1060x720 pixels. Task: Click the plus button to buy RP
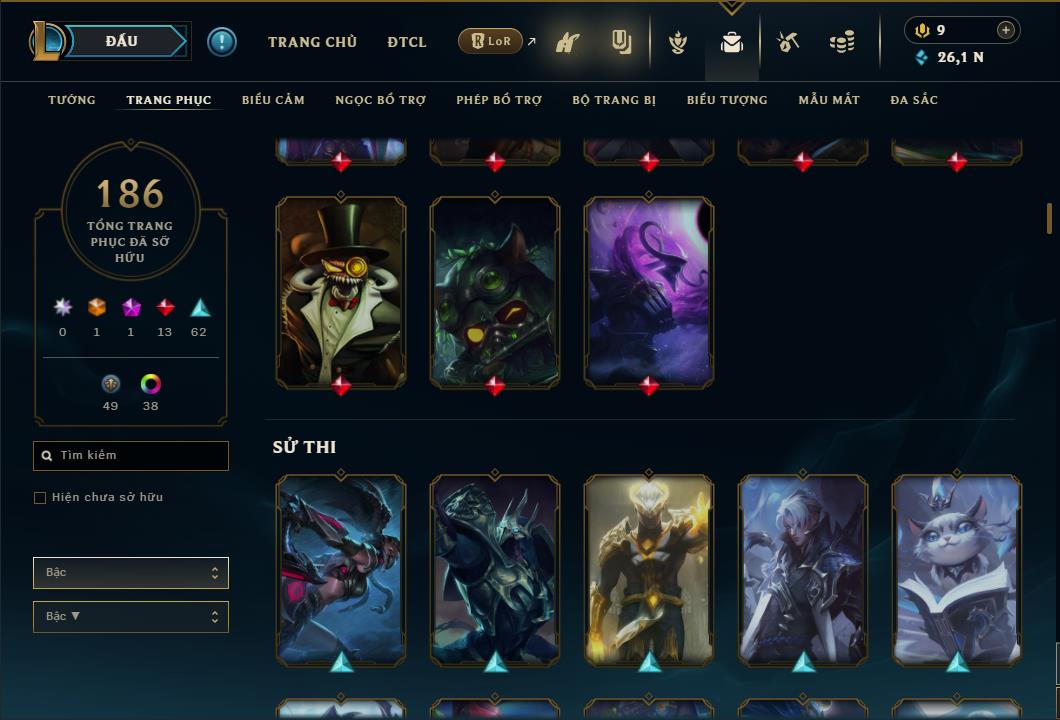point(1005,30)
